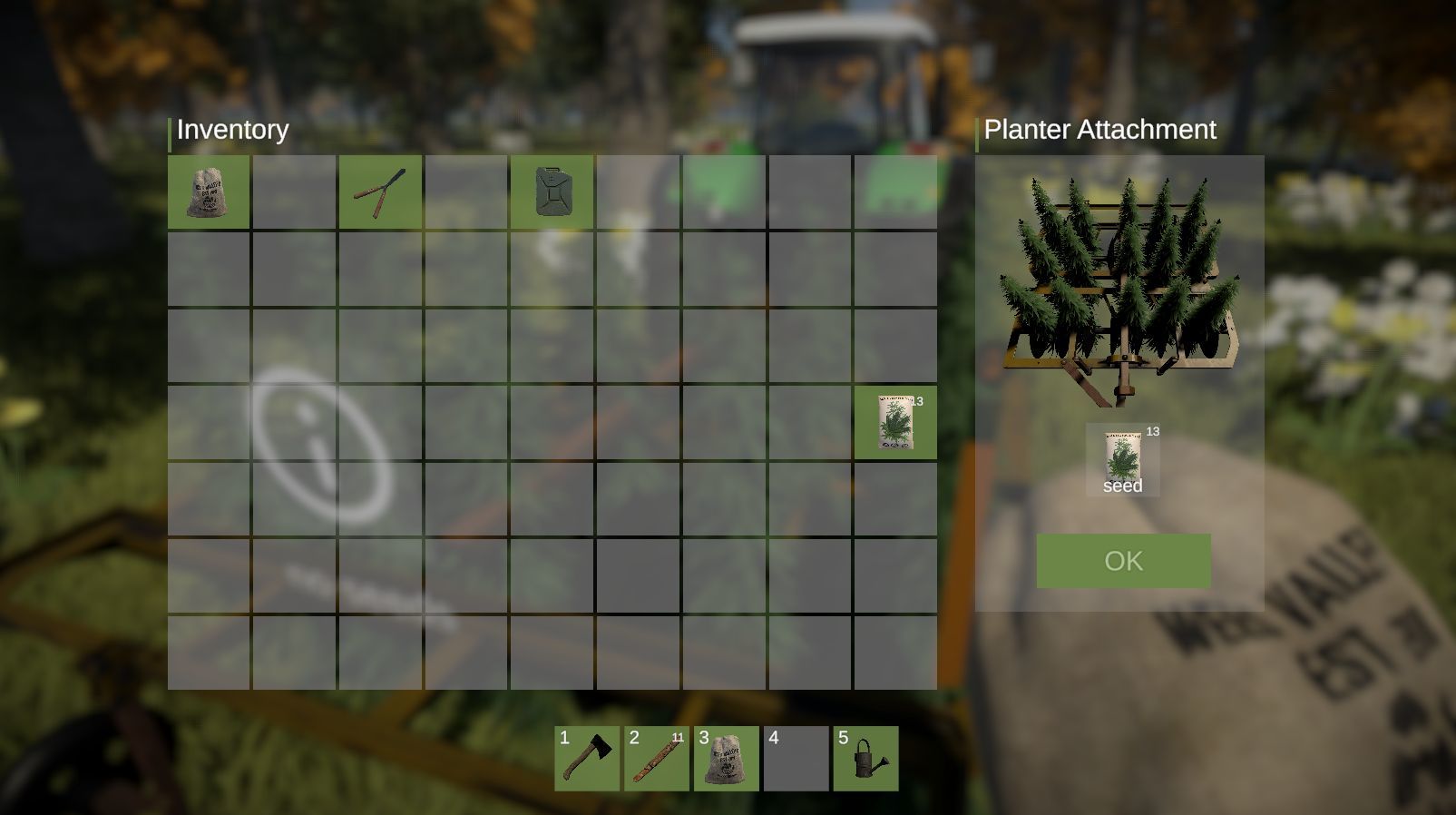Image resolution: width=1456 pixels, height=815 pixels.
Task: Choose the wooden stick in hotbar slot 2
Action: (656, 759)
